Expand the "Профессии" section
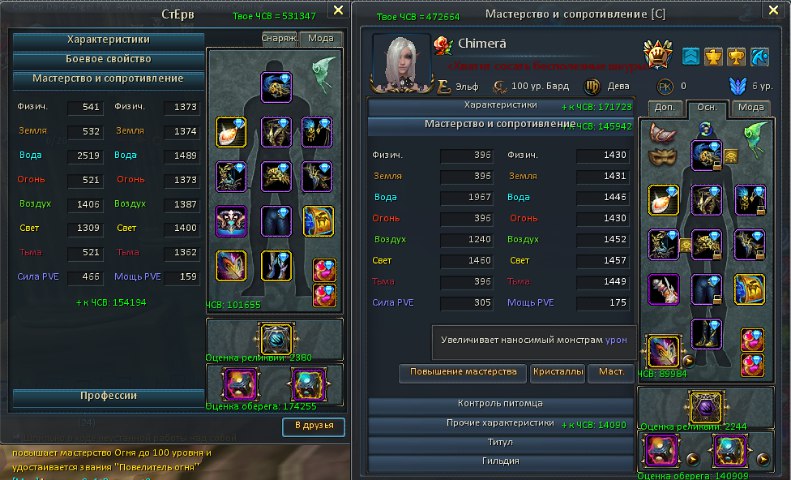This screenshot has width=791, height=480. [108, 396]
